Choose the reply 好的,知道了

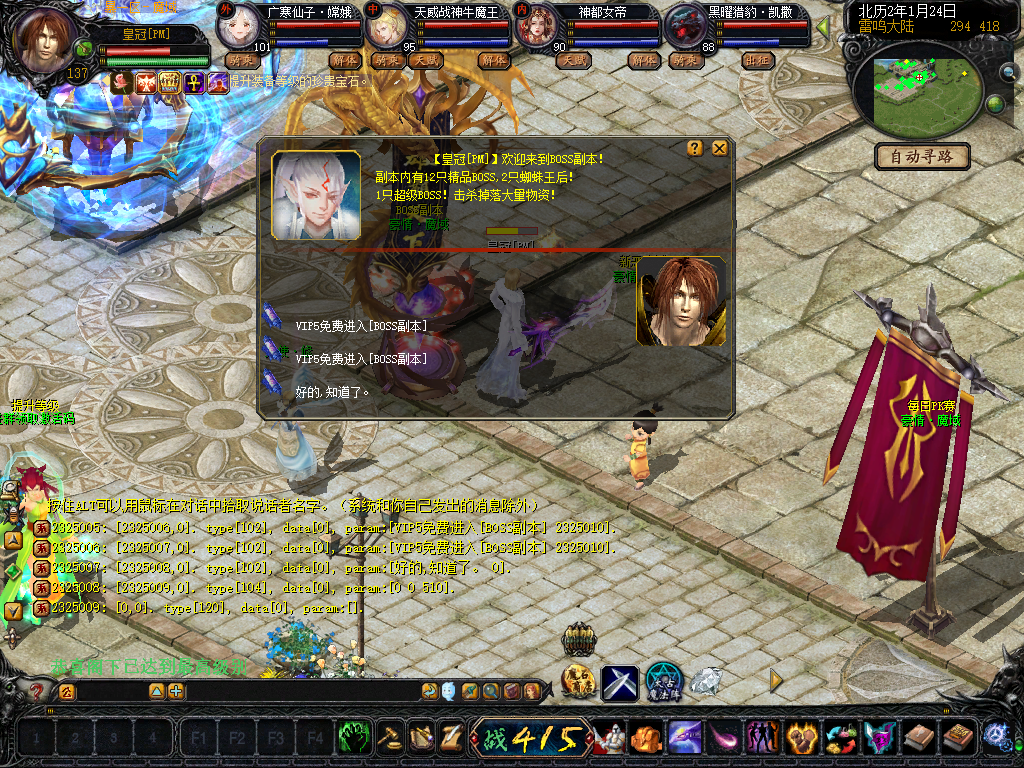point(332,392)
